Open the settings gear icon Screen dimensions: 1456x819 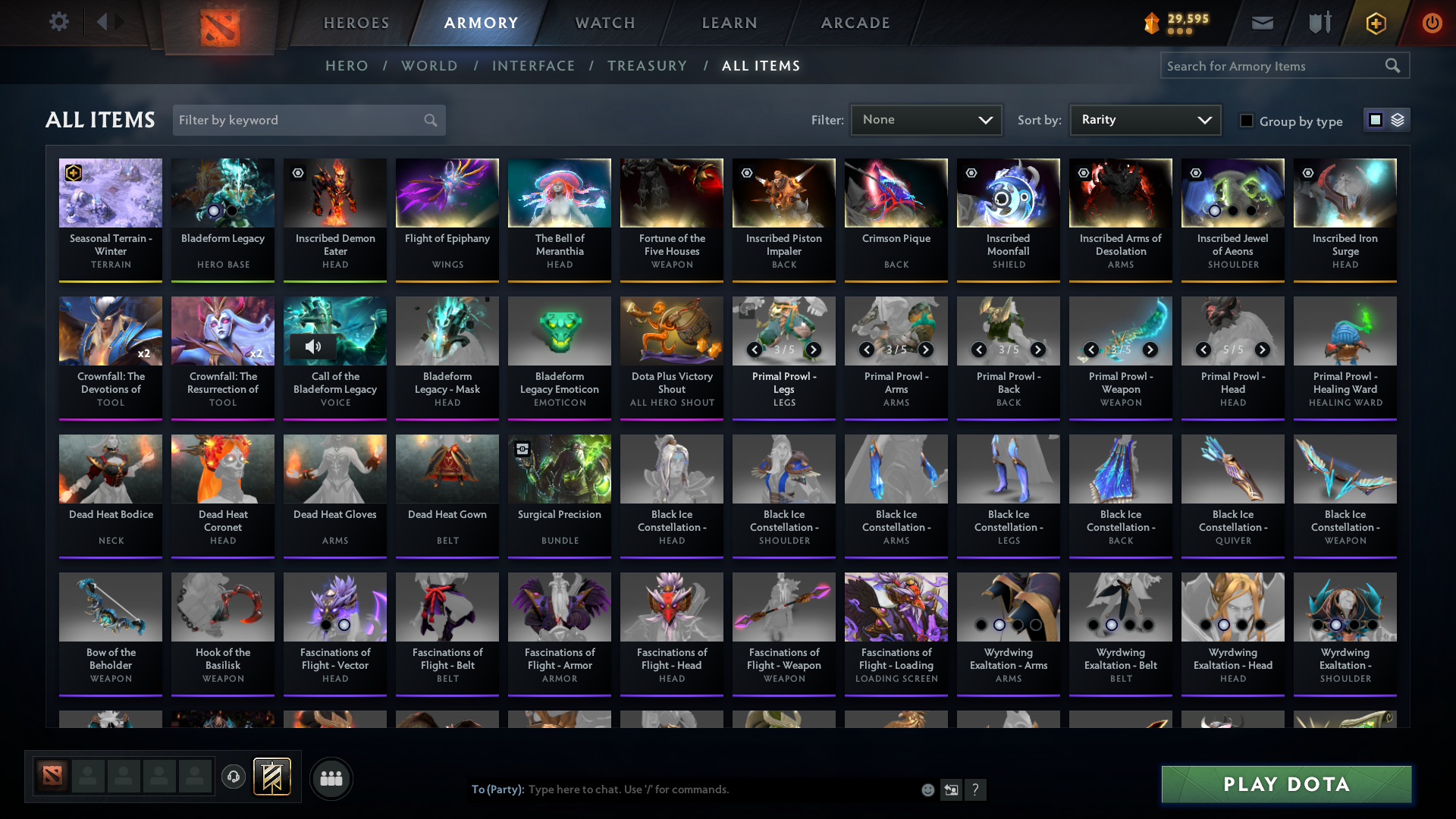click(58, 21)
